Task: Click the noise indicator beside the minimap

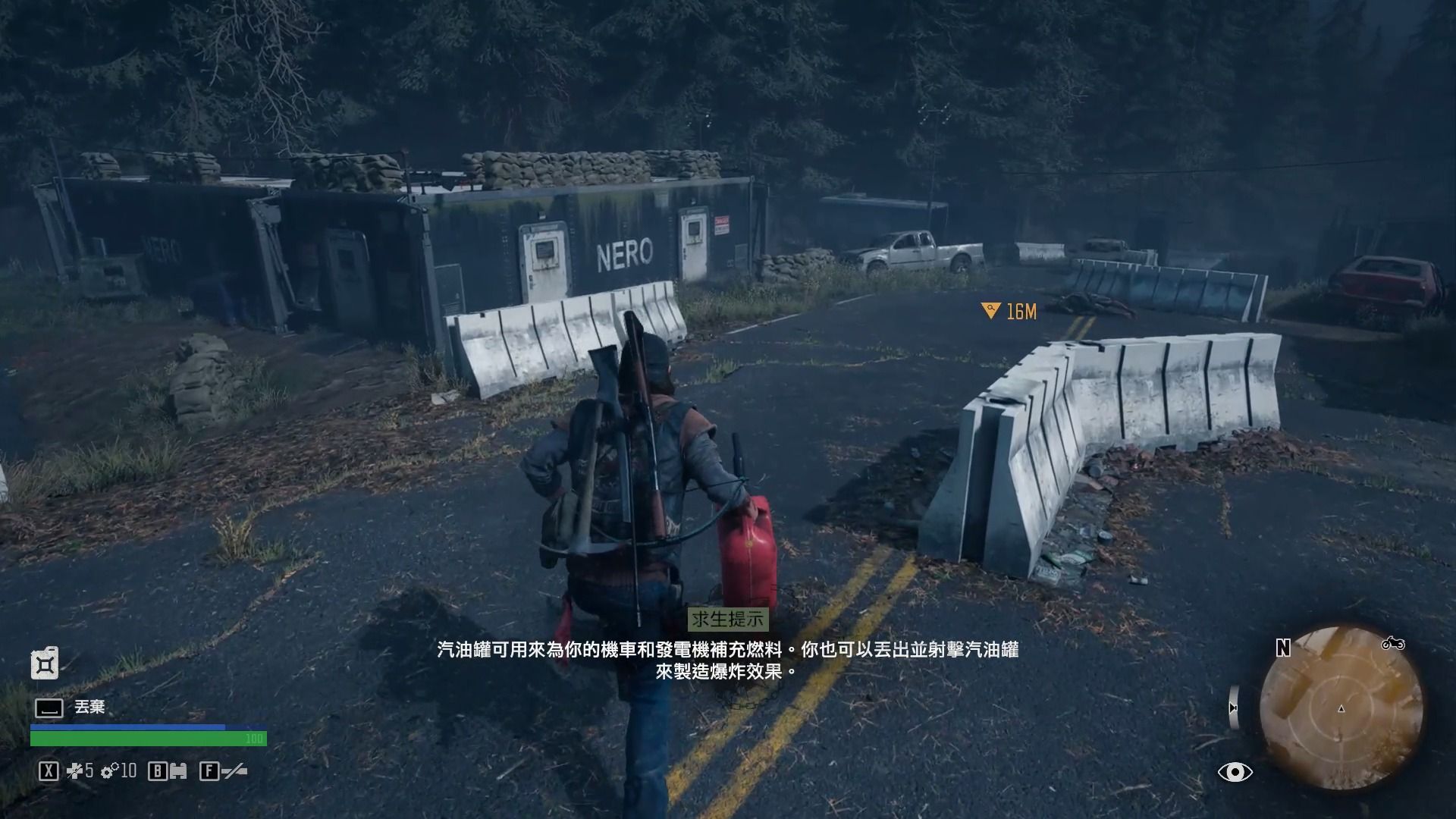Action: point(1234,707)
